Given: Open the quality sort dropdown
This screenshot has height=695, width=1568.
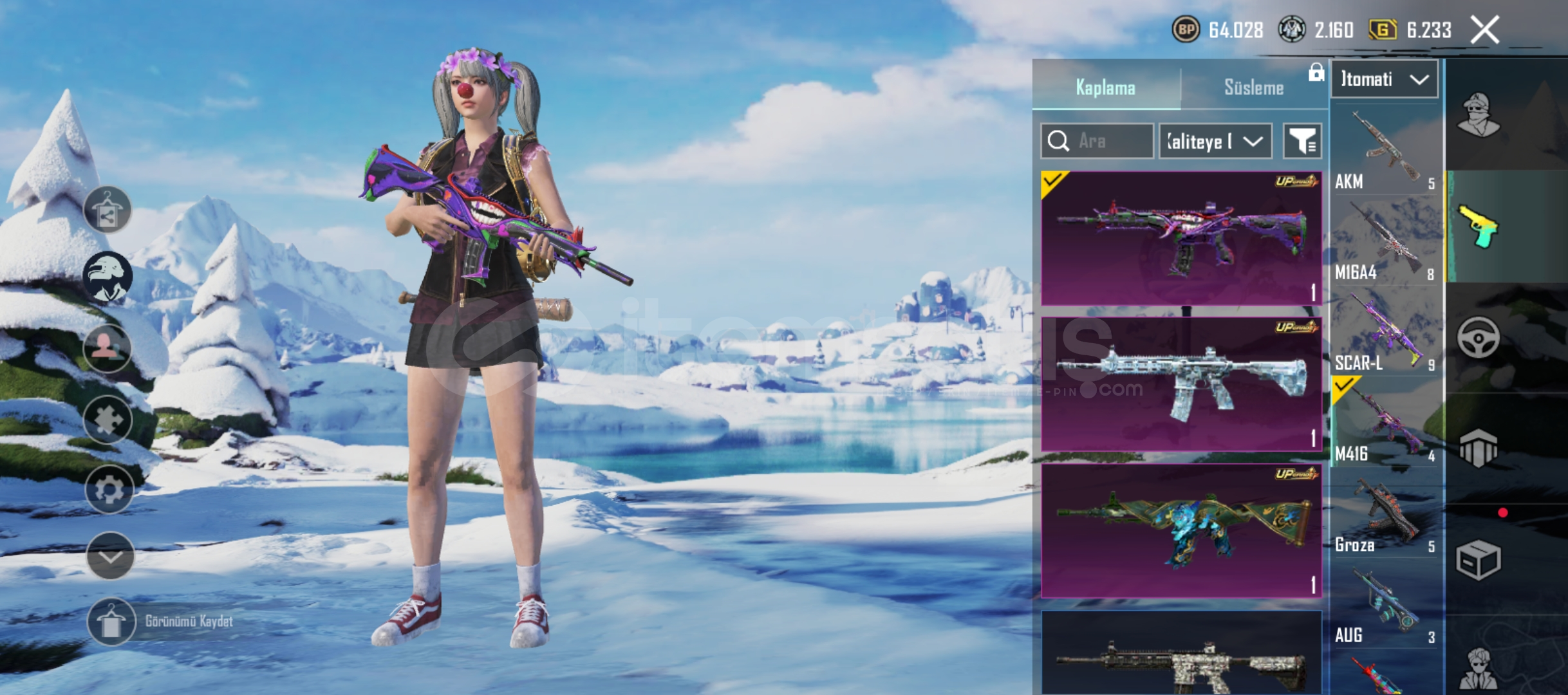Looking at the screenshot, I should (x=1215, y=141).
